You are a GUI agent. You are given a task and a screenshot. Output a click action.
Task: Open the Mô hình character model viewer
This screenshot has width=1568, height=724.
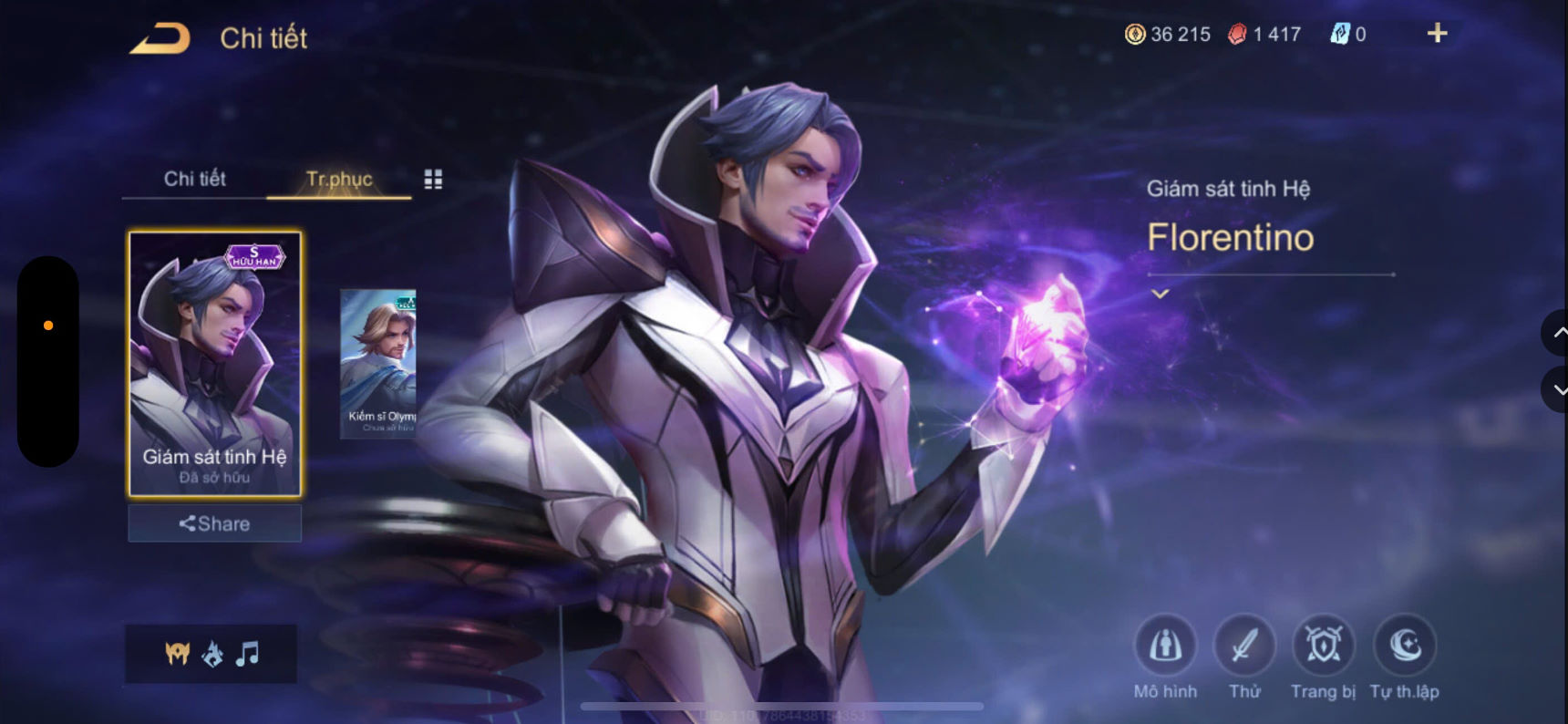click(1165, 646)
